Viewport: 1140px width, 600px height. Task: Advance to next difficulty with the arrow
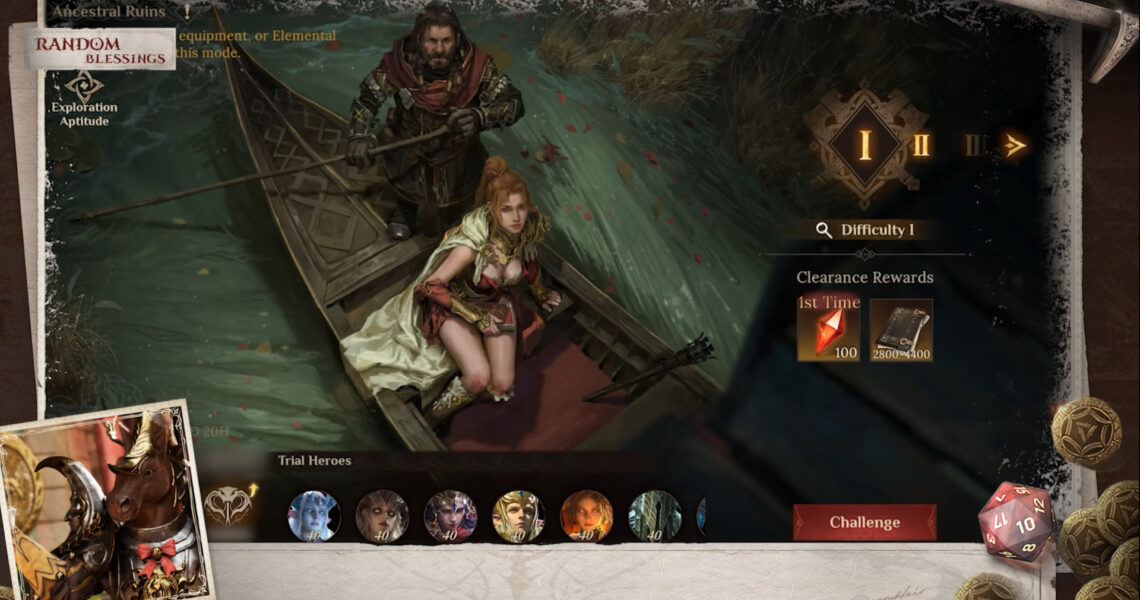coord(1015,146)
